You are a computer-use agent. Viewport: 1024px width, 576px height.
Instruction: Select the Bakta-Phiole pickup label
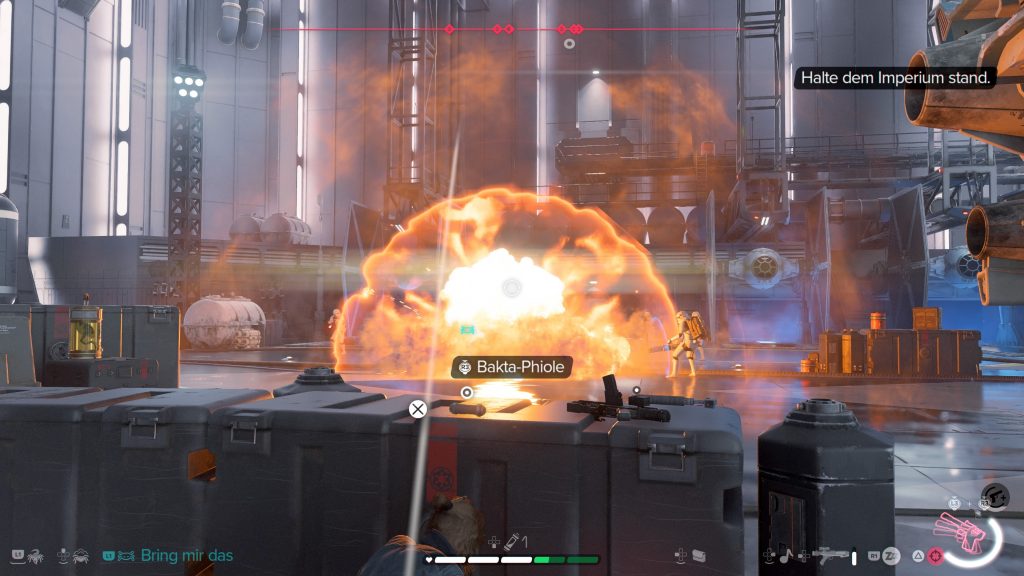pos(510,367)
